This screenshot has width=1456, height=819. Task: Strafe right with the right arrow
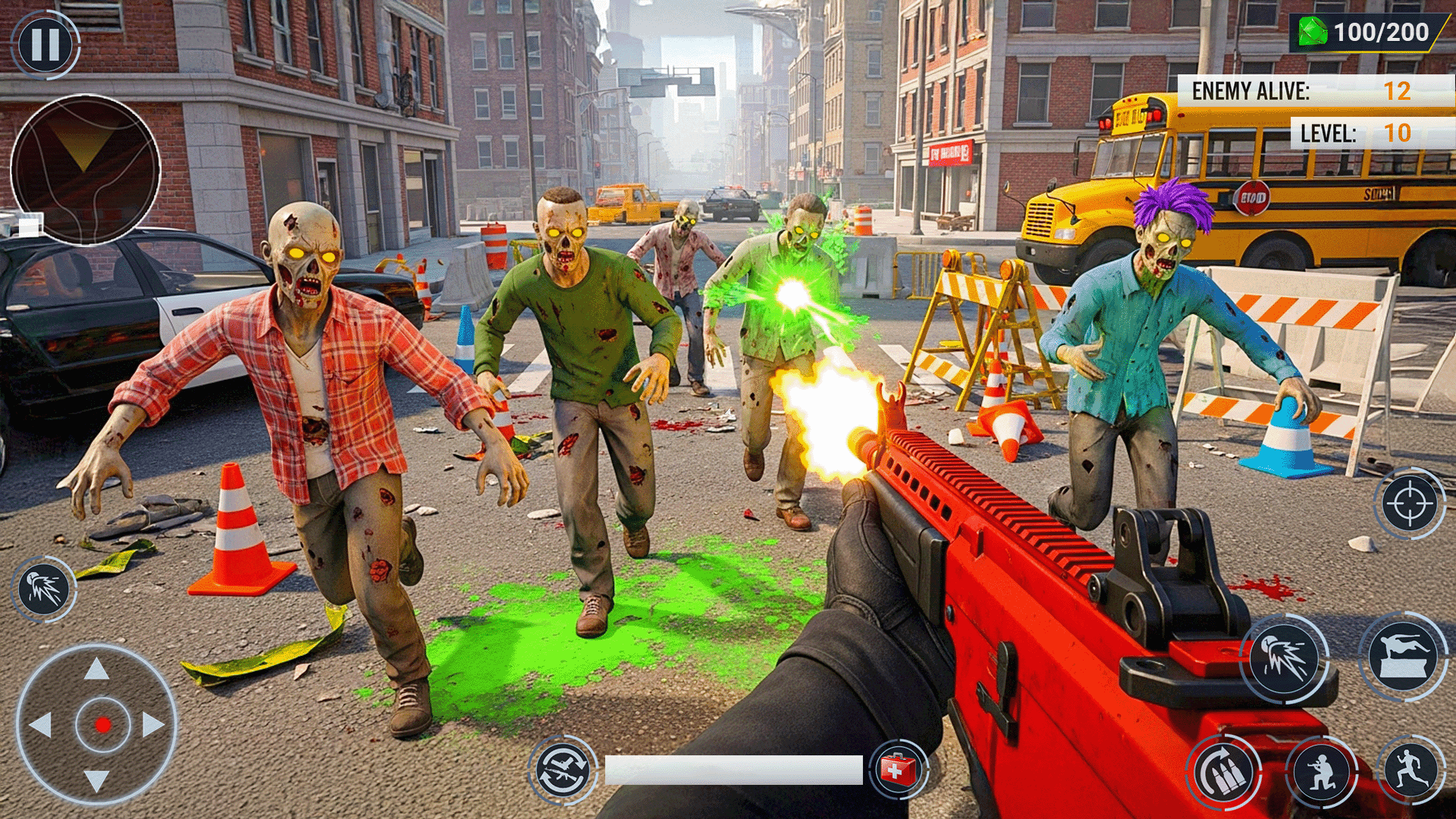click(153, 725)
